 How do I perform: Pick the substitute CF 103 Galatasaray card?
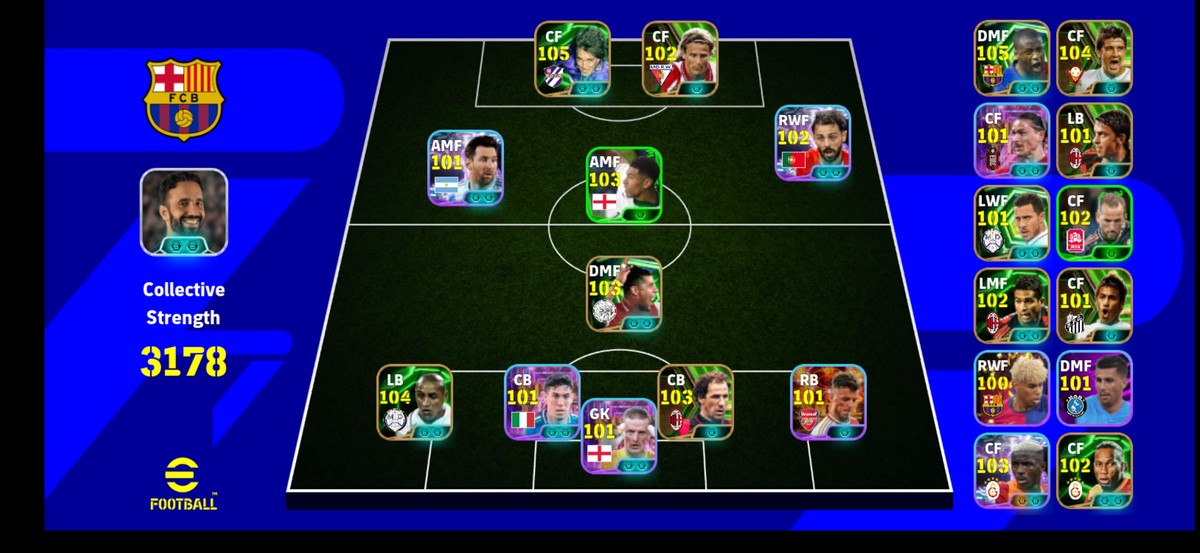[1011, 470]
